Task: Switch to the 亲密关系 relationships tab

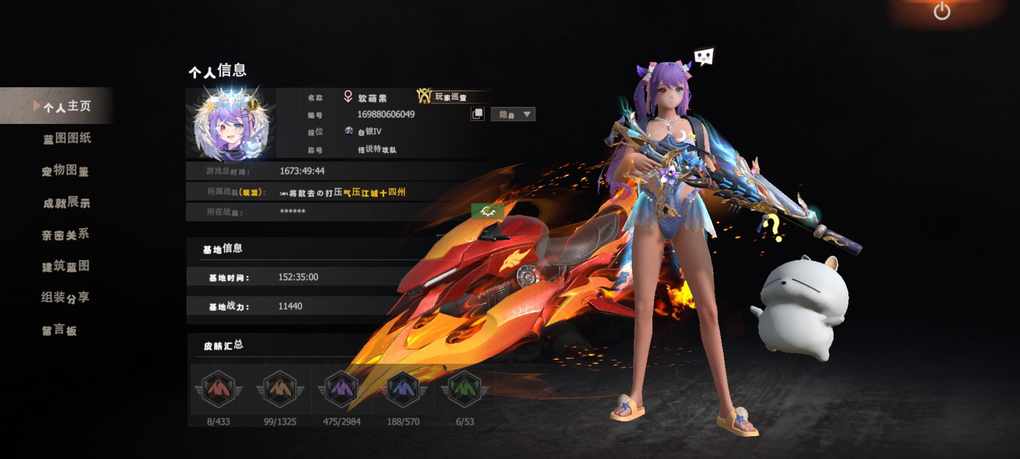Action: 66,234
